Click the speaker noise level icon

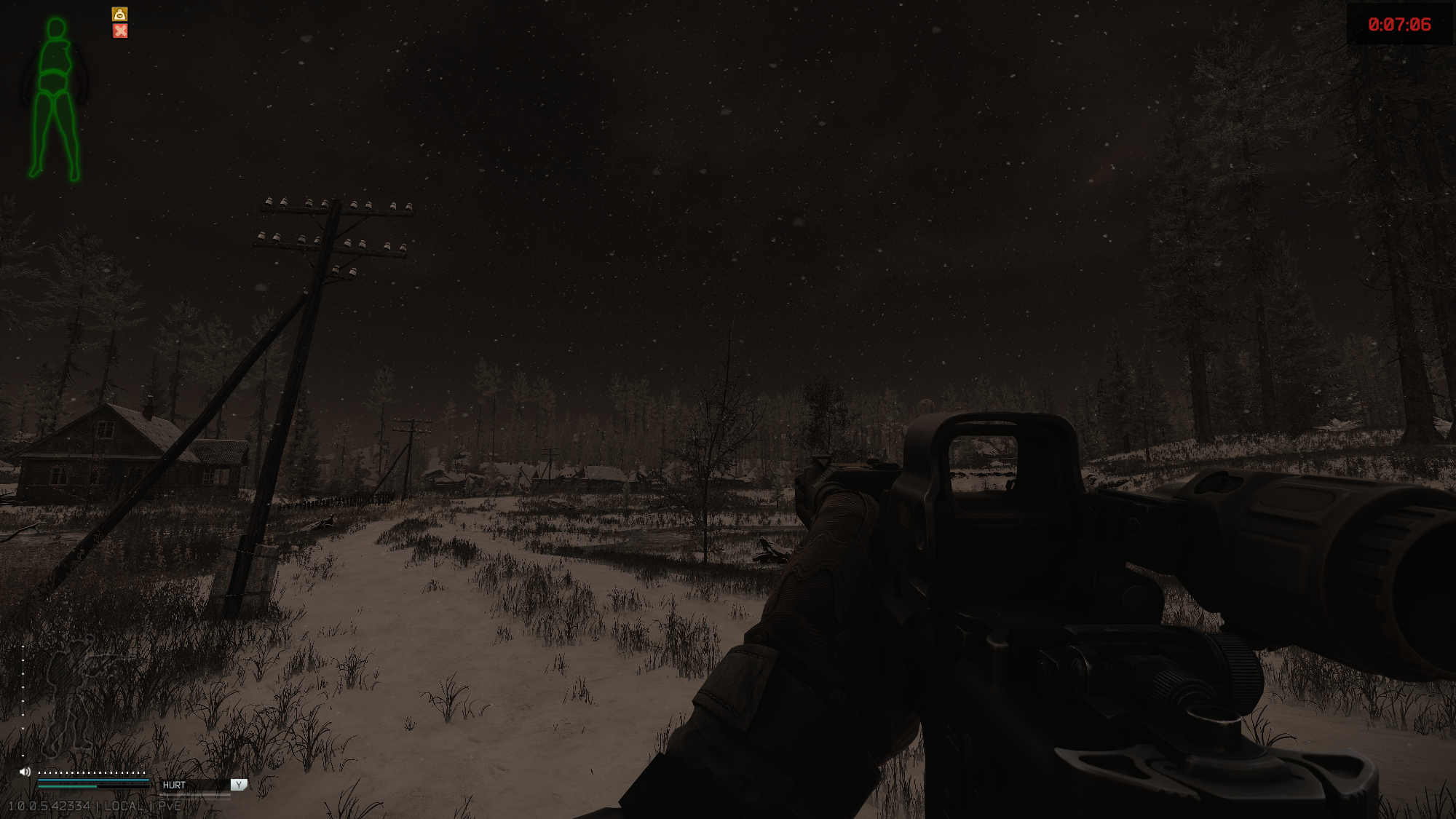click(x=25, y=772)
